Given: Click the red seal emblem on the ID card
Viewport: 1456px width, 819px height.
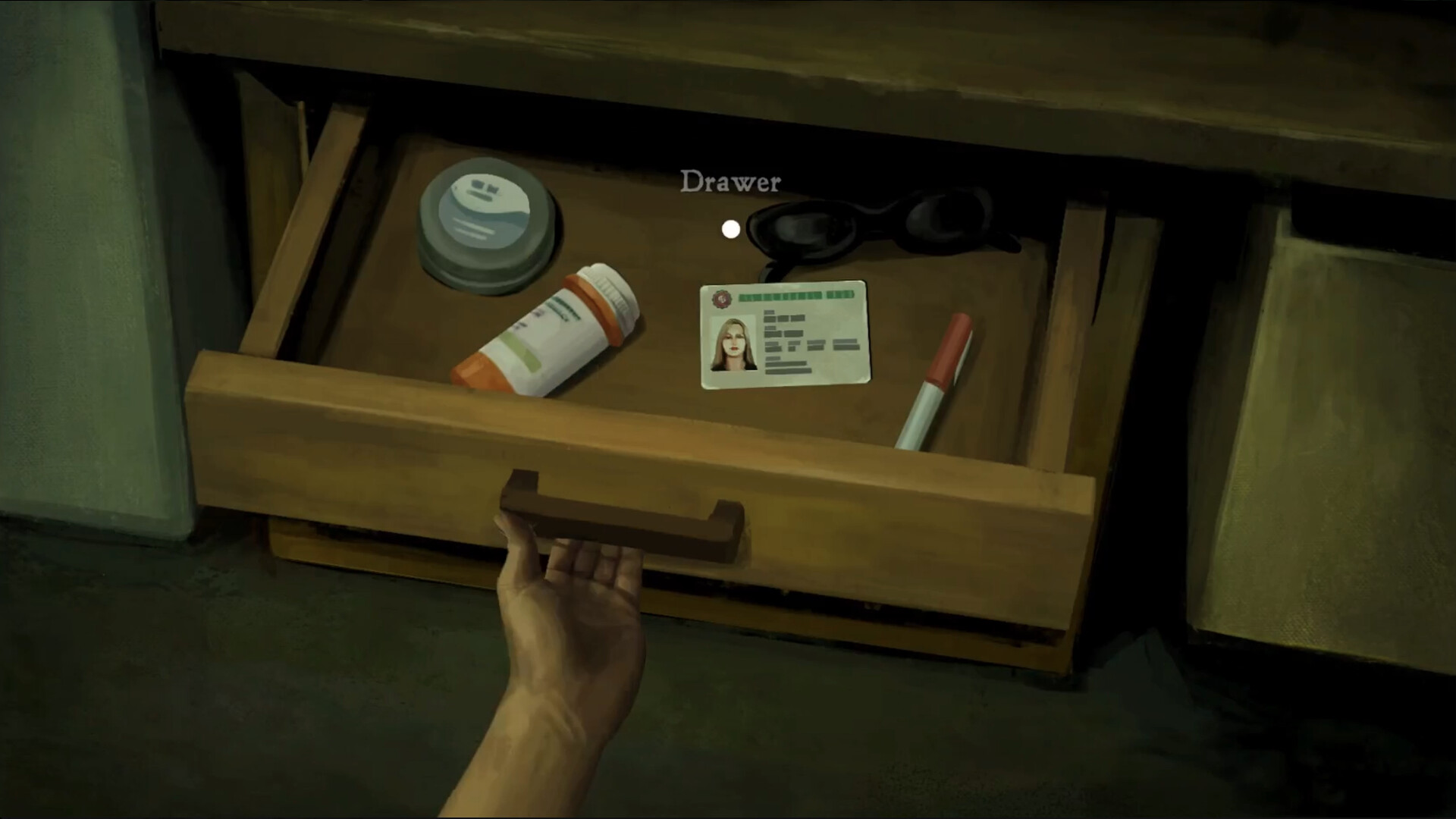Looking at the screenshot, I should [x=720, y=300].
